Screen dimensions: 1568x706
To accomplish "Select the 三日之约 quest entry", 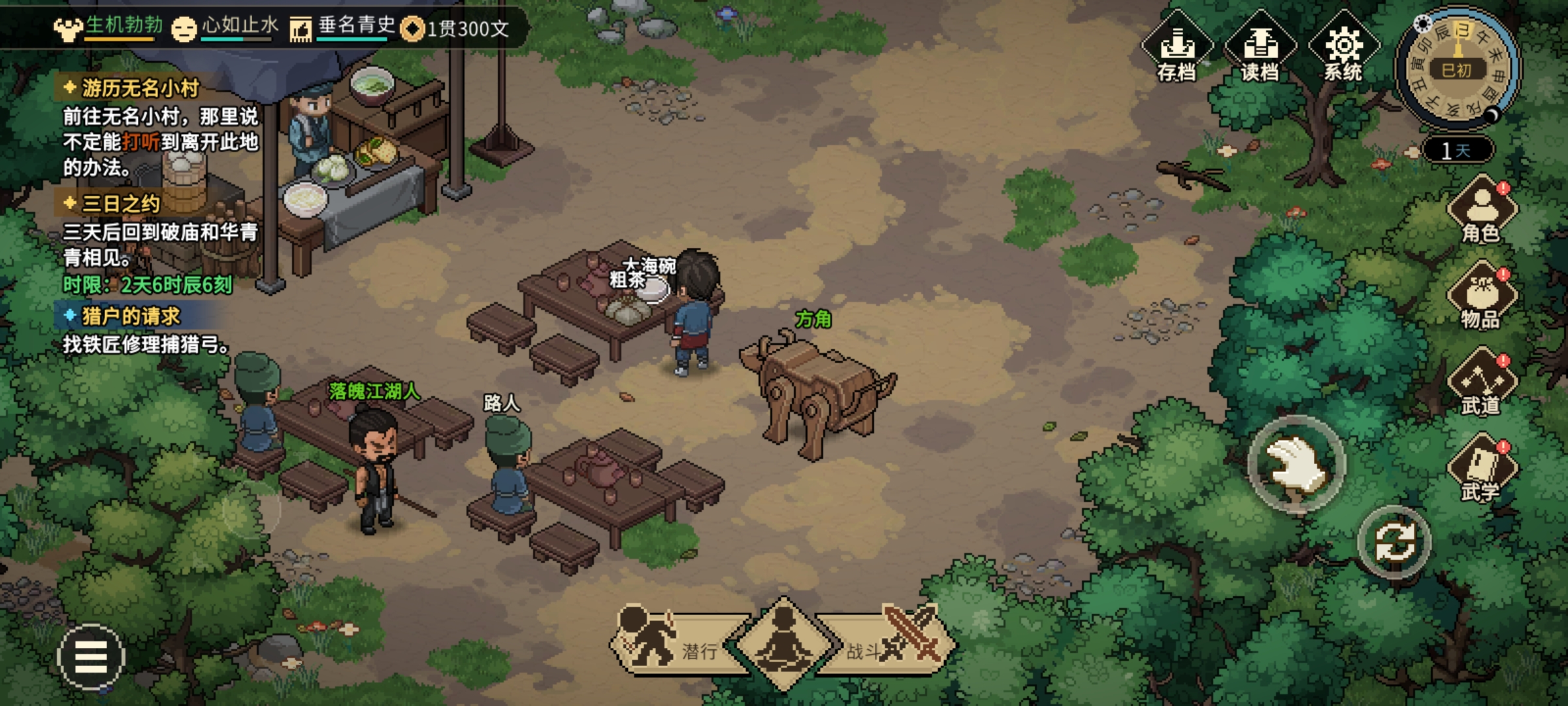I will point(121,204).
